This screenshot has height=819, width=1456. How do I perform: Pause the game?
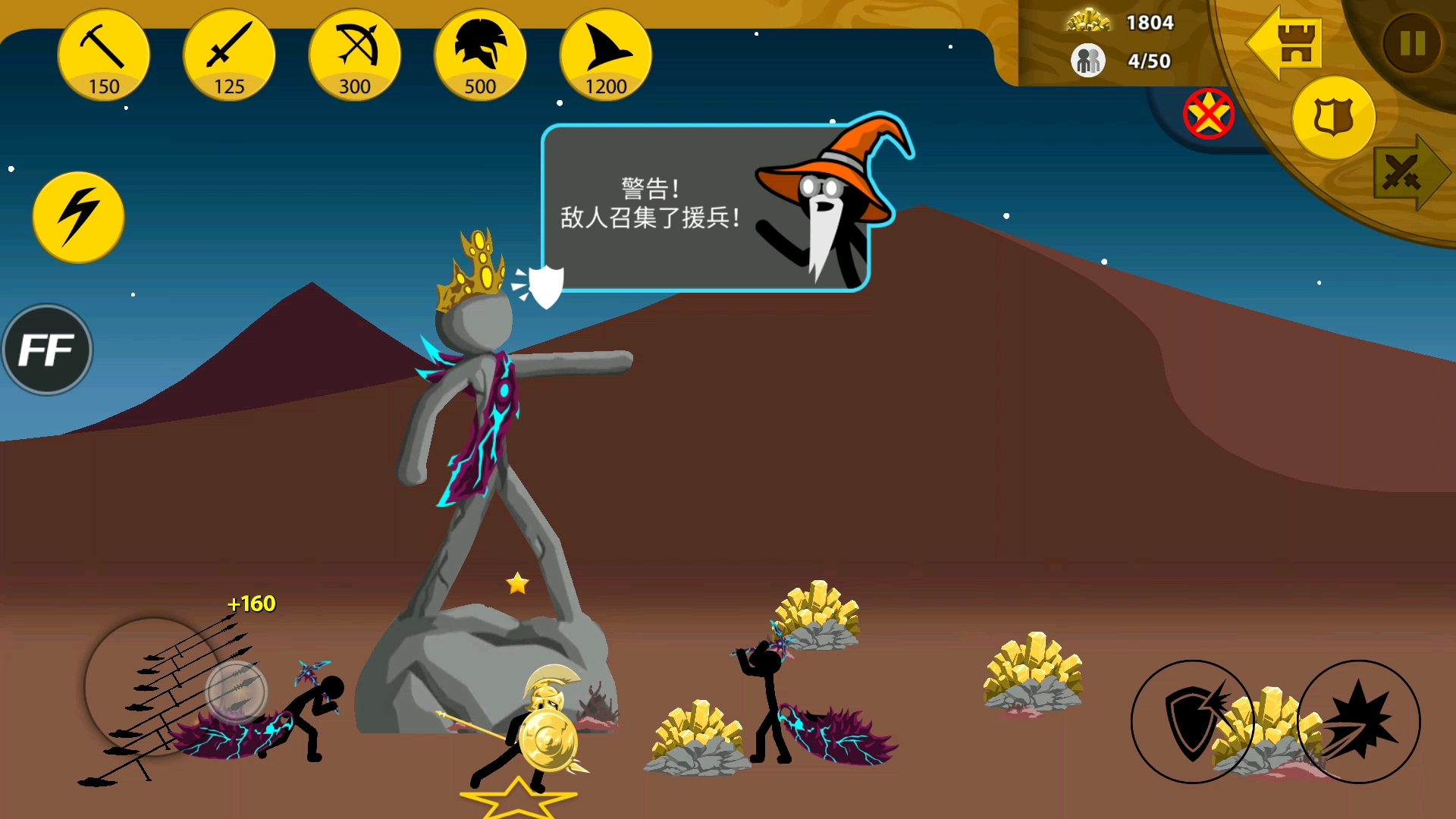[x=1411, y=43]
